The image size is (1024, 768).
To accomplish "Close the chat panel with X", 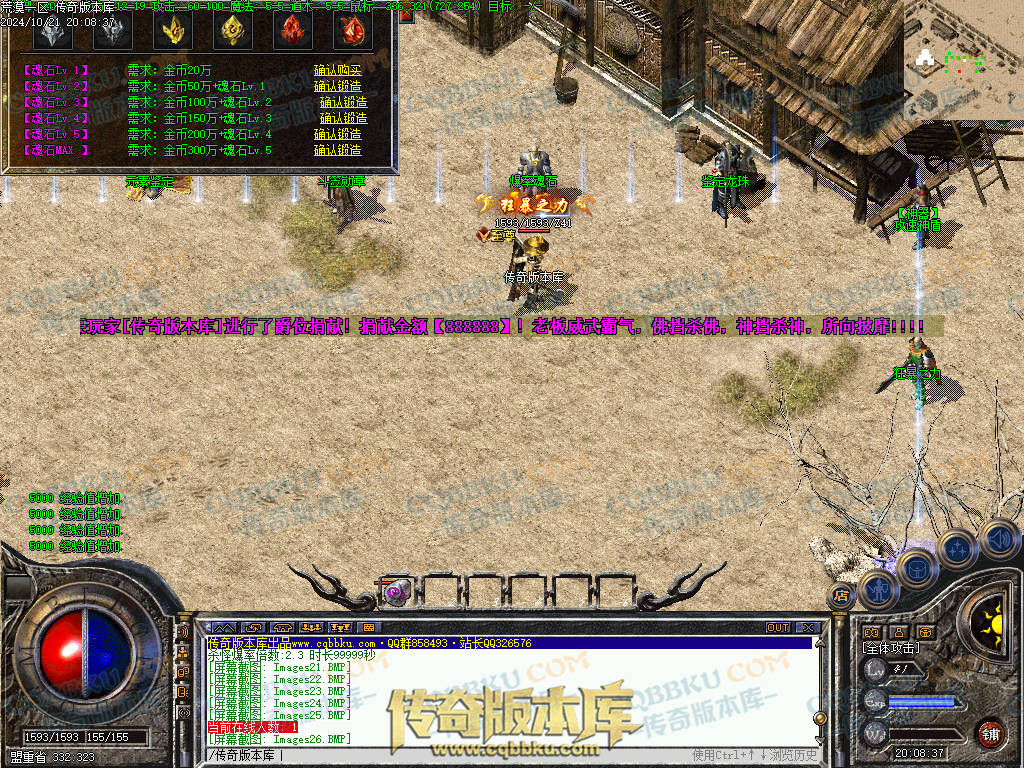I will pyautogui.click(x=806, y=628).
